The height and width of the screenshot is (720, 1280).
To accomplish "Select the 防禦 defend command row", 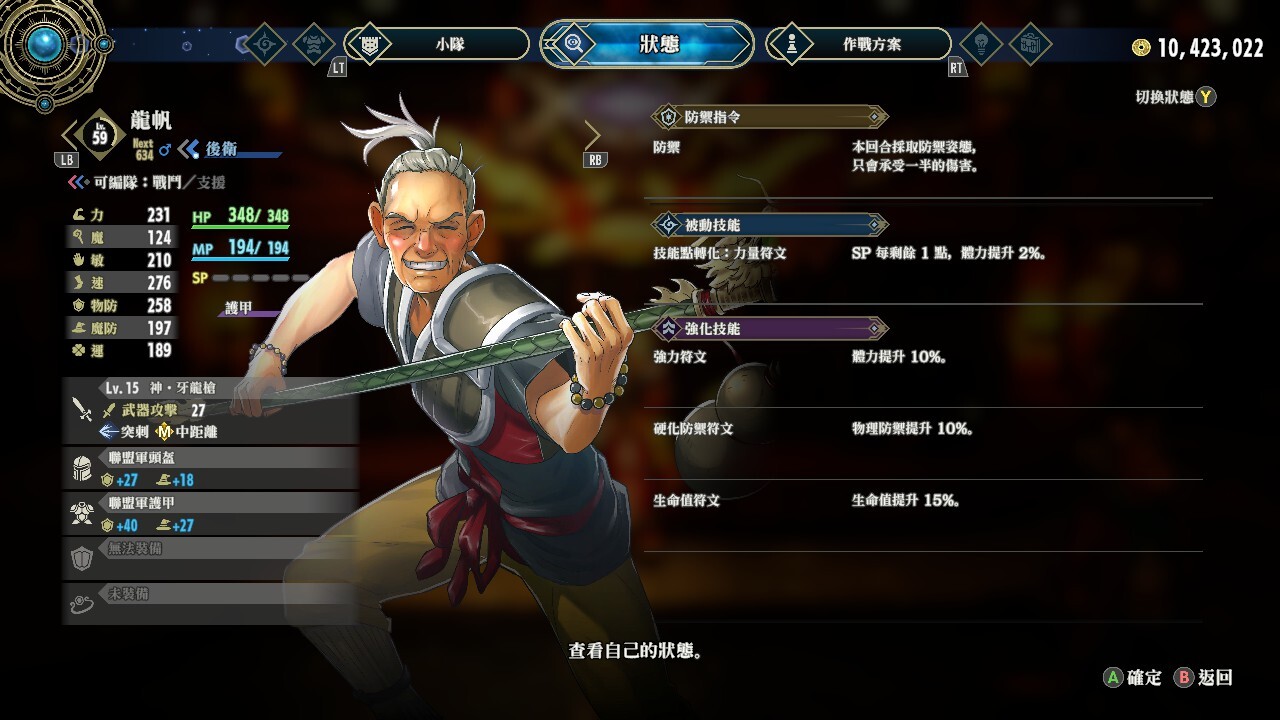I will pos(925,156).
